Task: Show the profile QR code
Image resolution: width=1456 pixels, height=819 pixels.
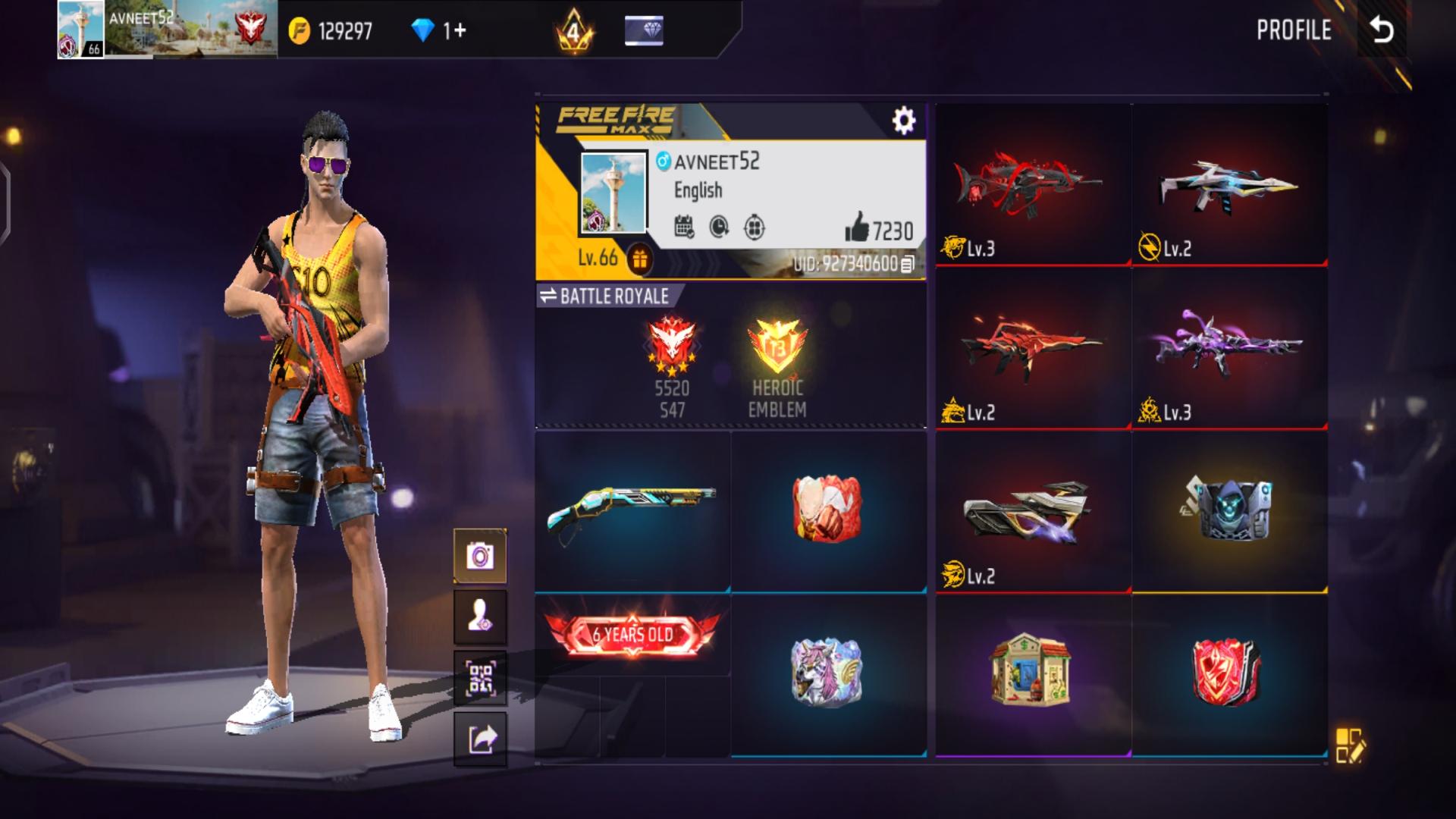Action: 480,678
